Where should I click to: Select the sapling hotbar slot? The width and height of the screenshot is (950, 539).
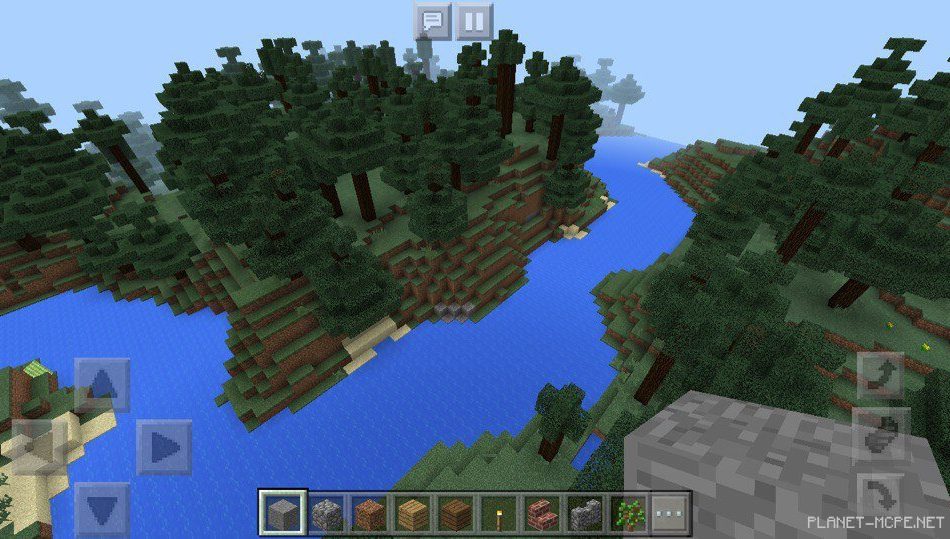628,514
